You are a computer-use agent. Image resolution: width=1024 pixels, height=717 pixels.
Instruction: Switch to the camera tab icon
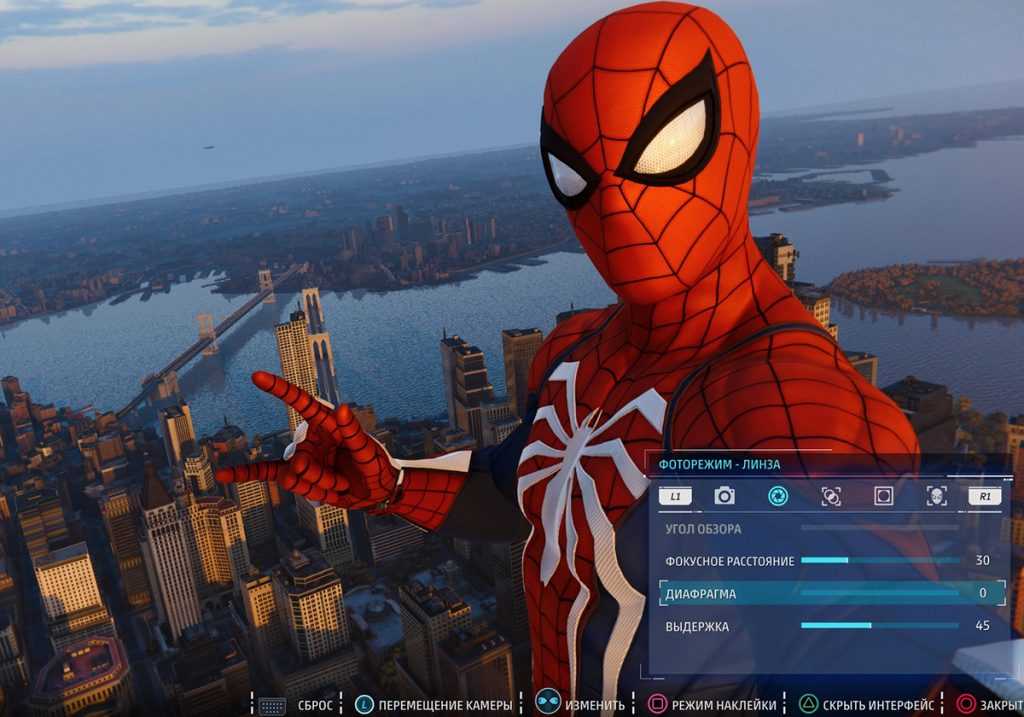(724, 496)
